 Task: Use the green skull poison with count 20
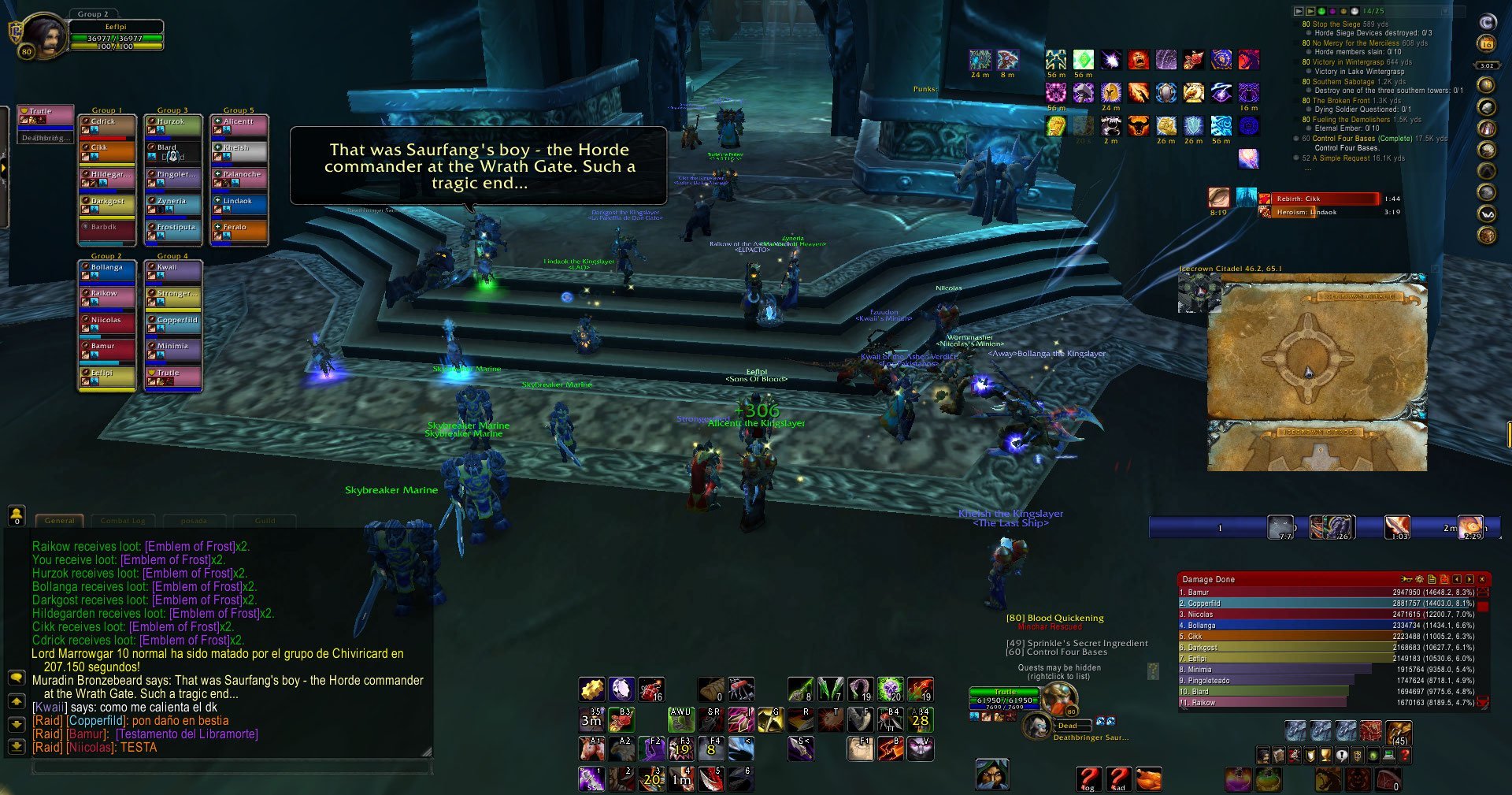pos(891,689)
